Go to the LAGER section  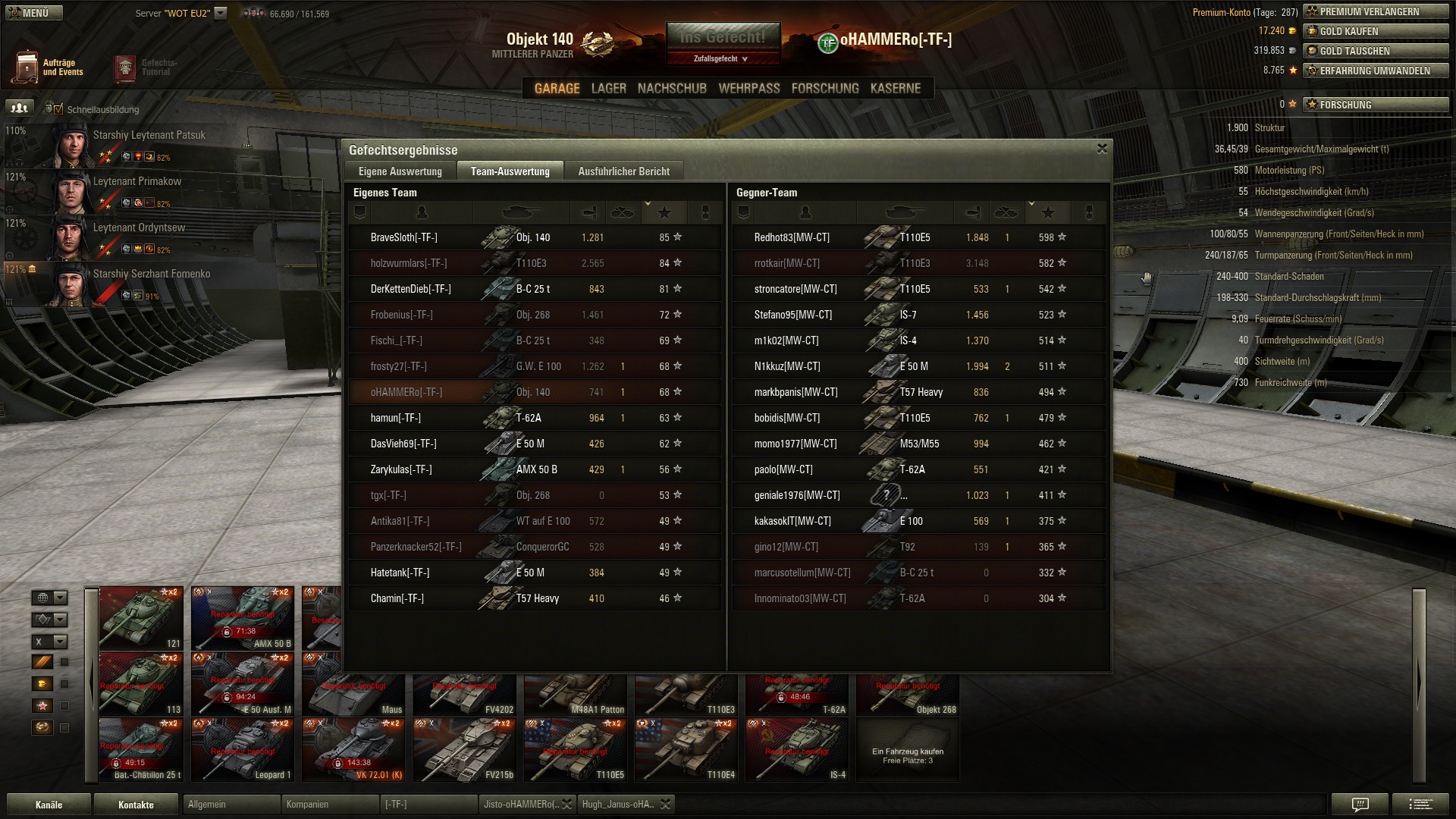tap(608, 89)
